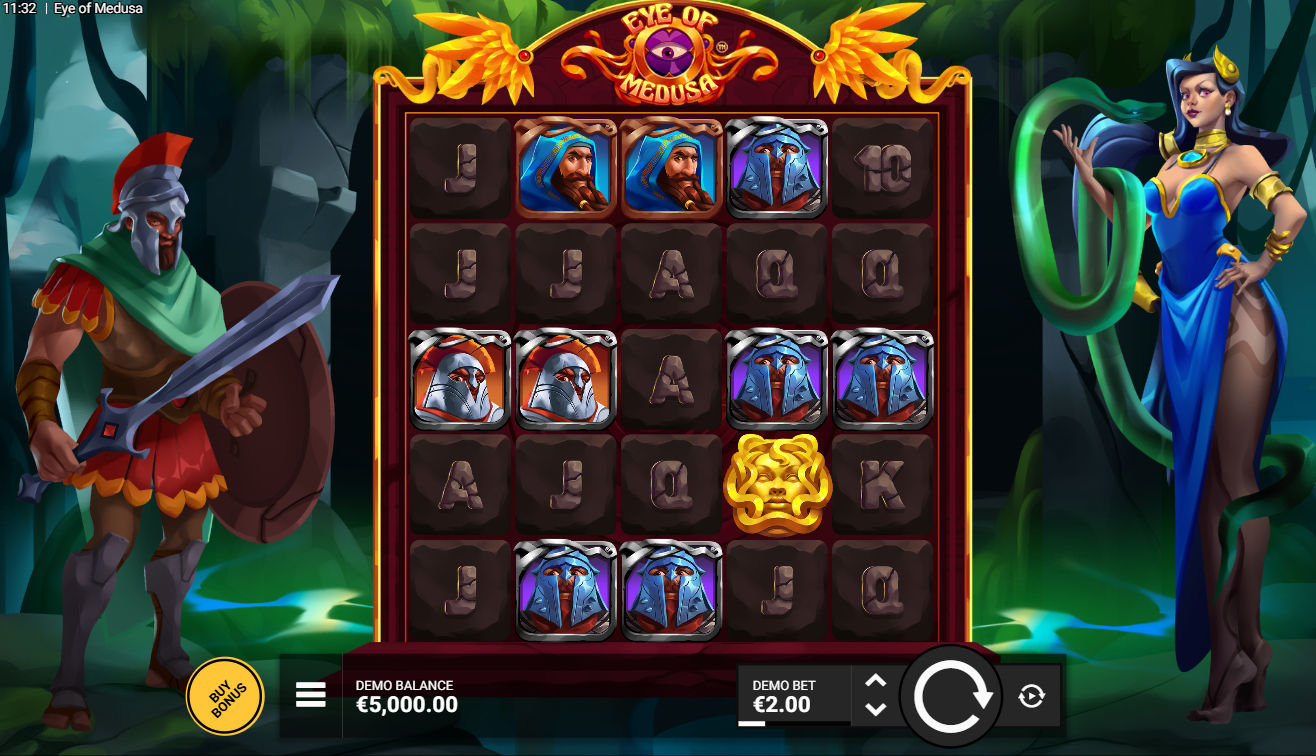This screenshot has height=756, width=1316.
Task: Increase bet using the up chevron
Action: coord(875,680)
